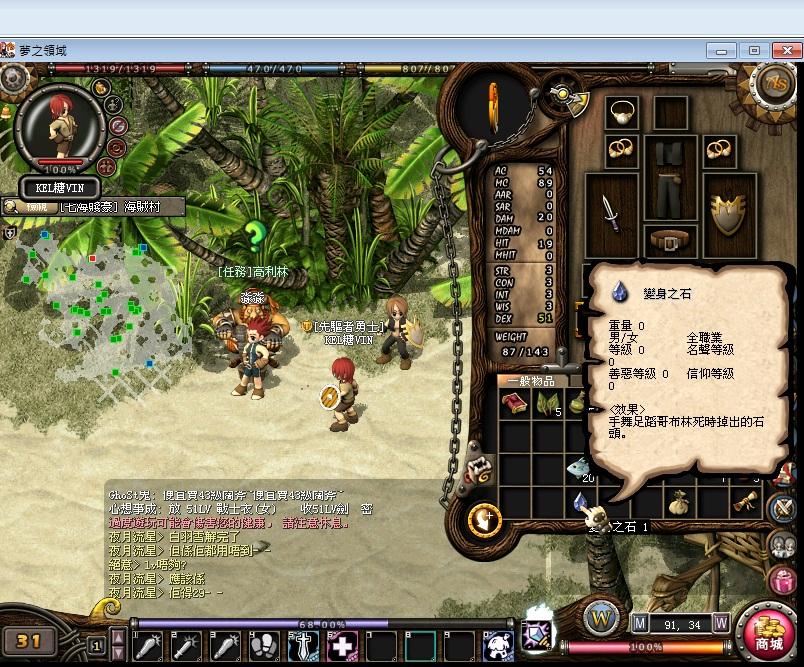Select the green leaves inventory item
The width and height of the screenshot is (804, 667).
coord(548,404)
